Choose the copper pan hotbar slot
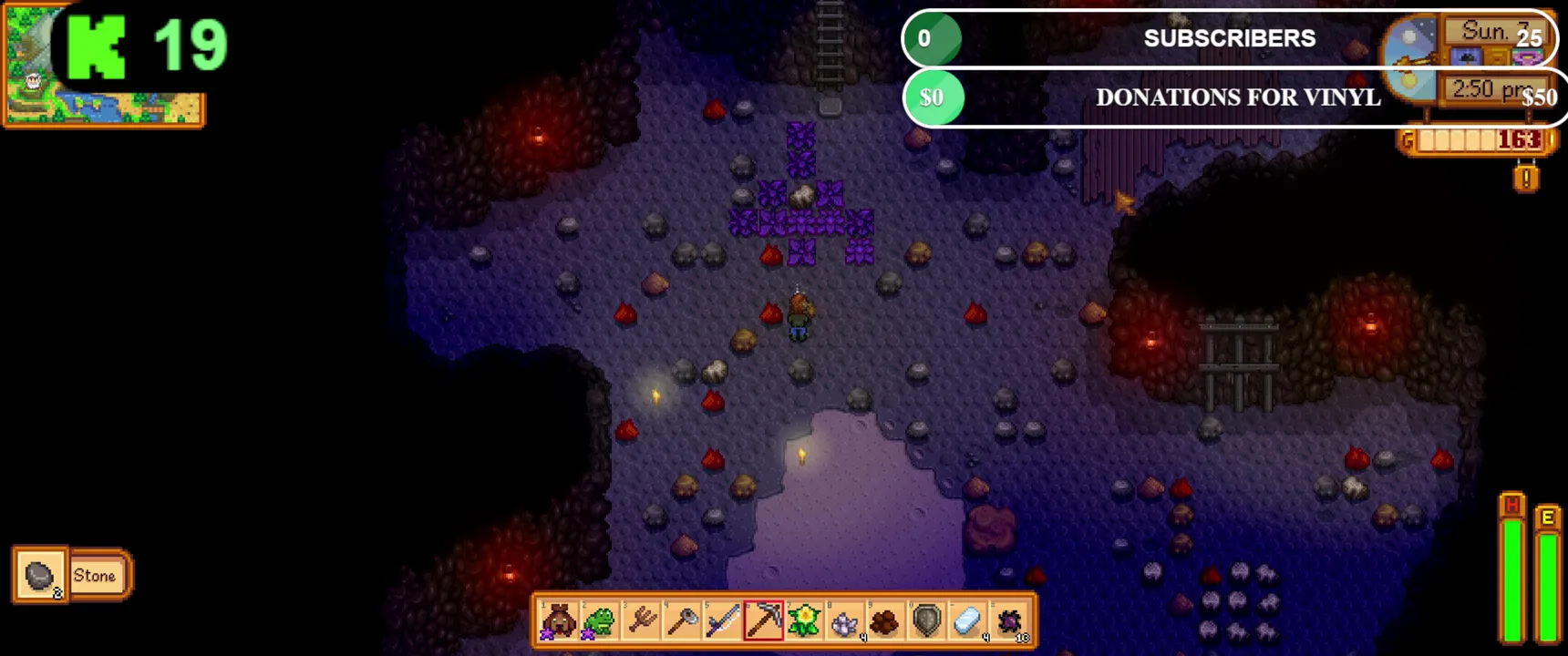 tap(682, 621)
